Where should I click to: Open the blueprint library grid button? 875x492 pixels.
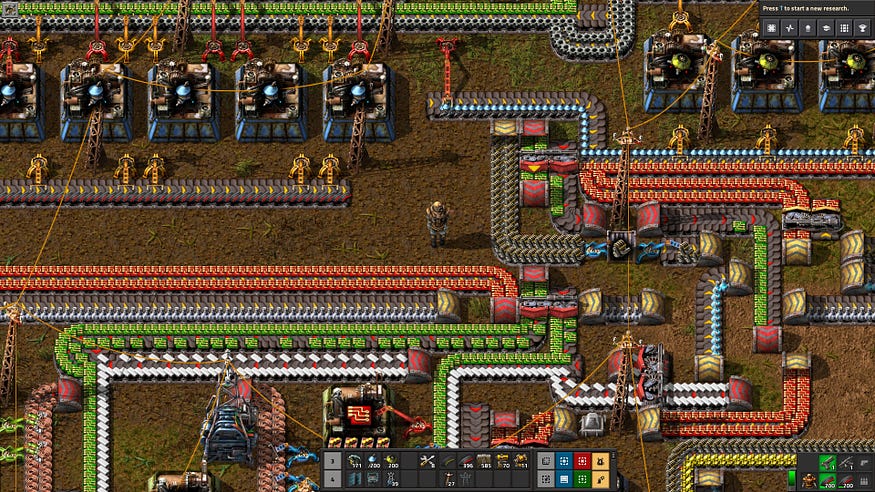772,29
